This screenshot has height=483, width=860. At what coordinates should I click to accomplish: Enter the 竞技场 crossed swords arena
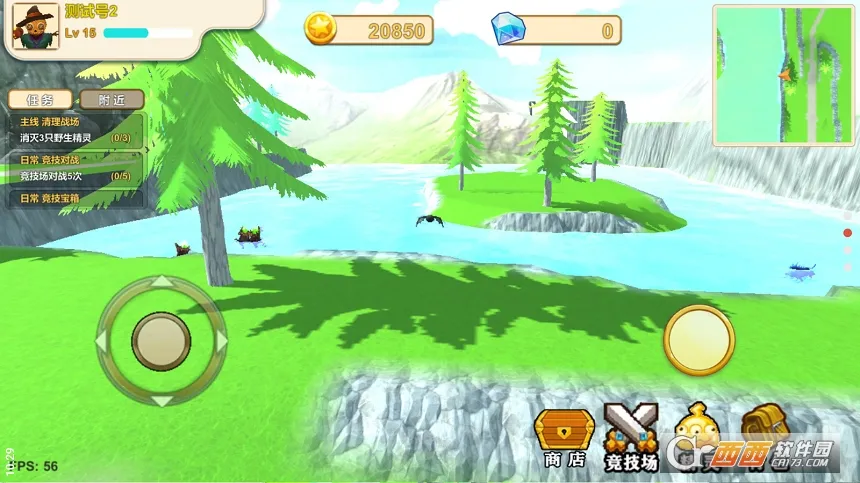(631, 436)
